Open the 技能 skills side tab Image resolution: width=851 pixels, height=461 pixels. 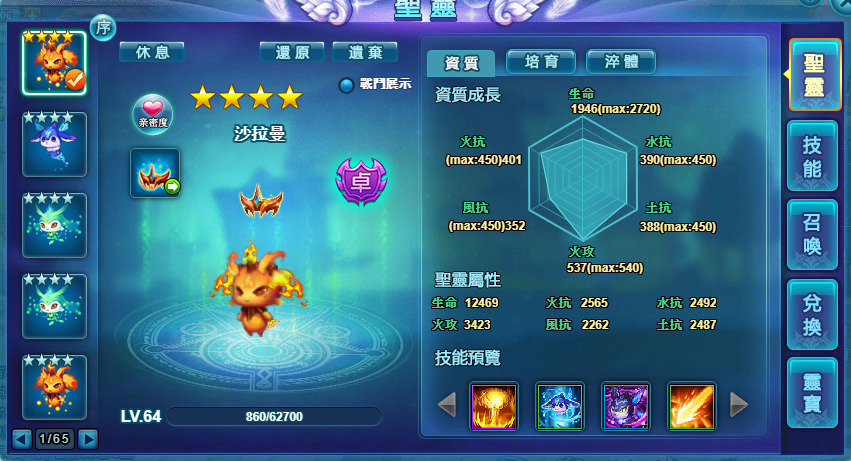tap(813, 157)
